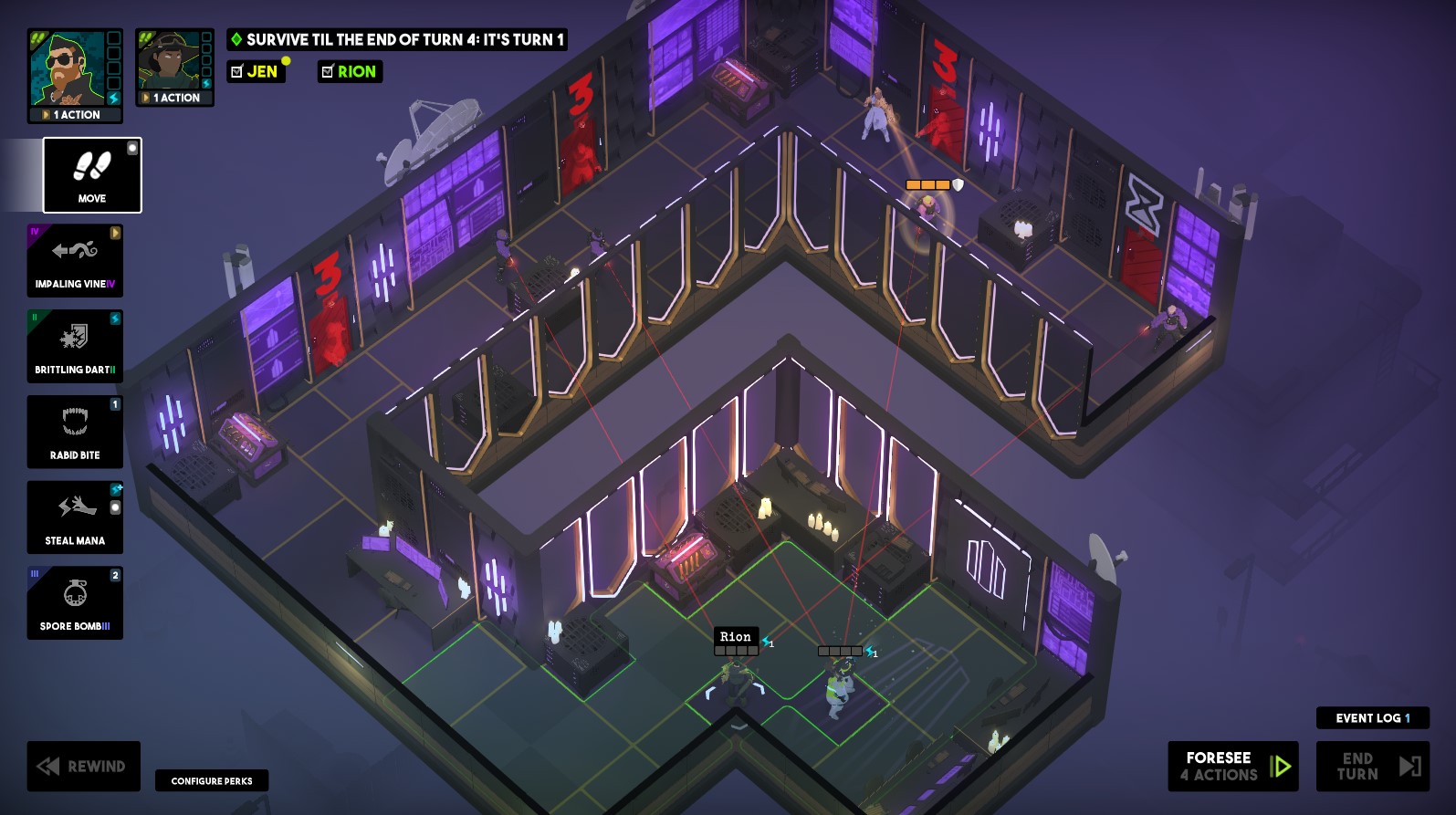Click the green diamond objective icon

click(236, 40)
